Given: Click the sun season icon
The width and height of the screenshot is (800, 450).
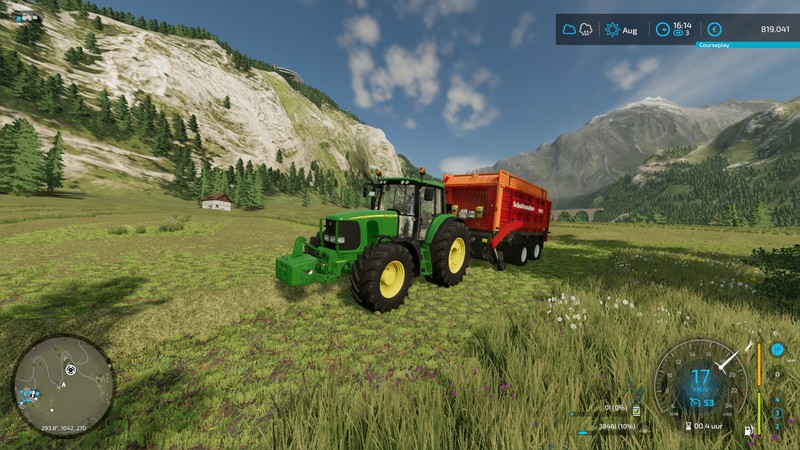Looking at the screenshot, I should [x=612, y=30].
